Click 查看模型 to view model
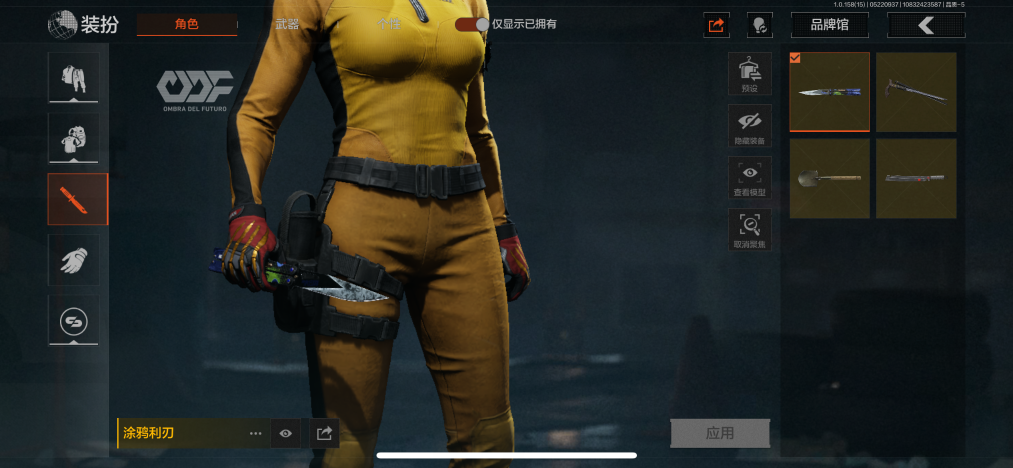This screenshot has height=468, width=1013. 749,178
